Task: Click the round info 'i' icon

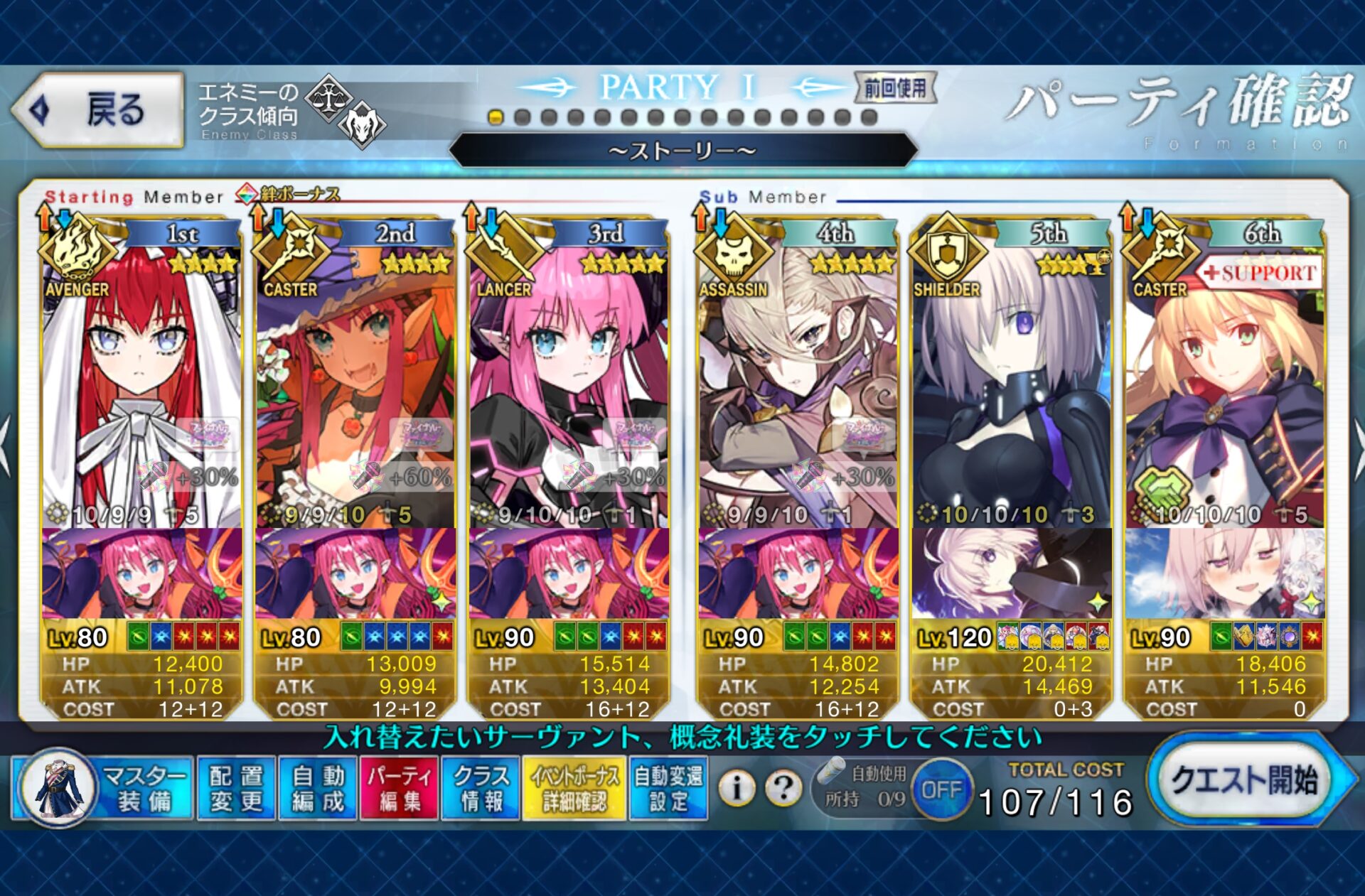Action: (x=737, y=787)
